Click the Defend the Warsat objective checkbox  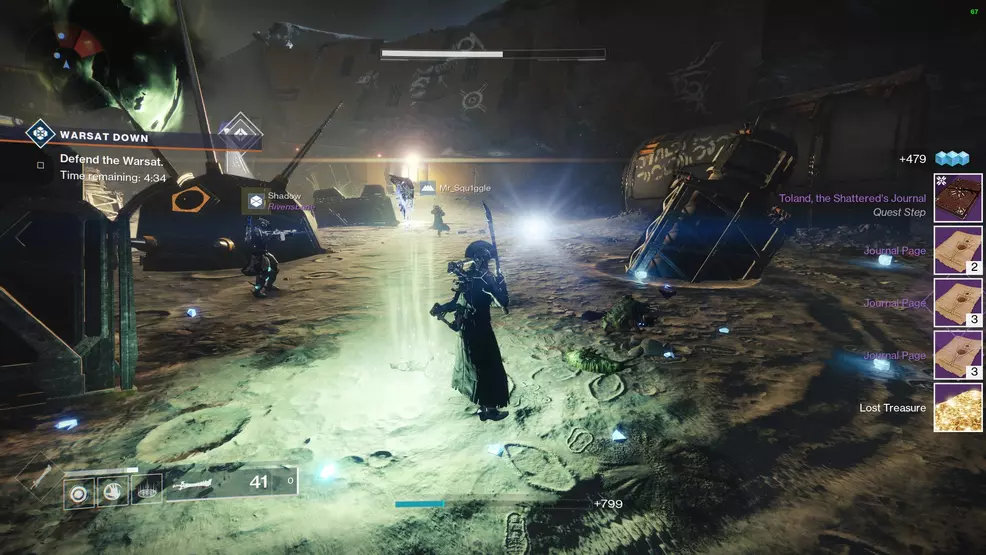[x=40, y=165]
